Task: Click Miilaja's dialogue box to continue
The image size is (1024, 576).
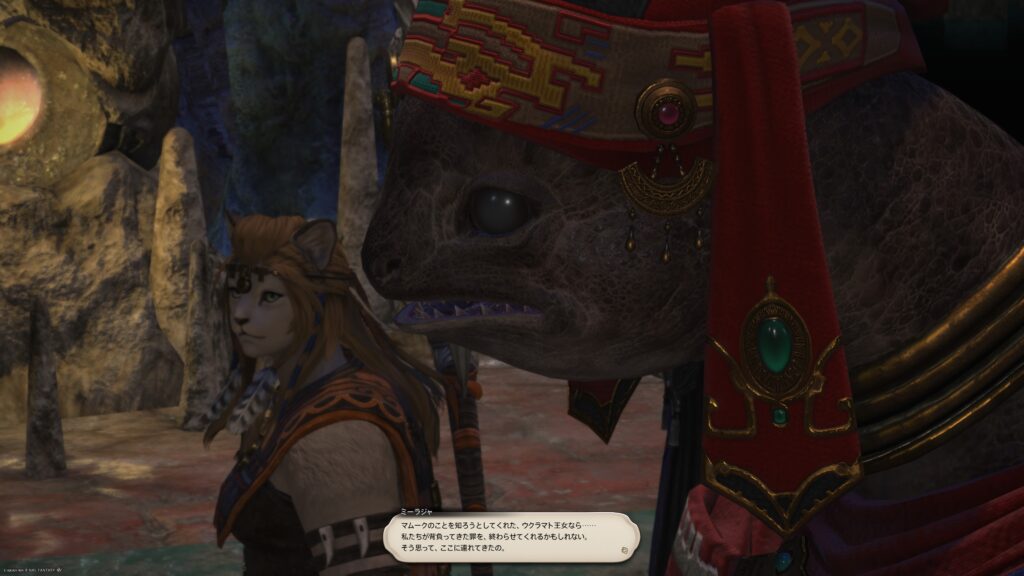Action: coord(510,536)
